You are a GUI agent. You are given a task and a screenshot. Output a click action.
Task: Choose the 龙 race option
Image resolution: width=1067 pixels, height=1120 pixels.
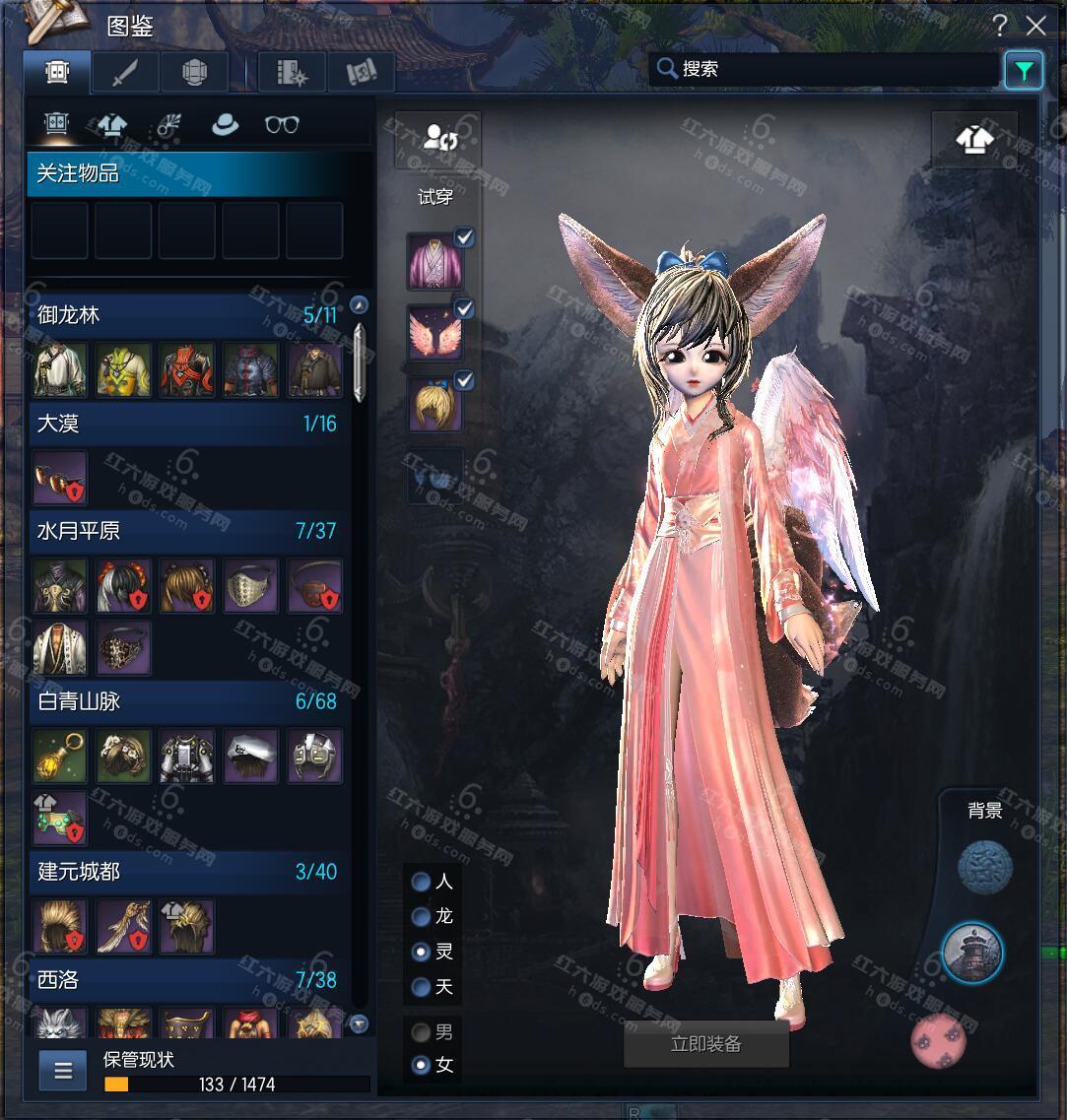pos(422,917)
